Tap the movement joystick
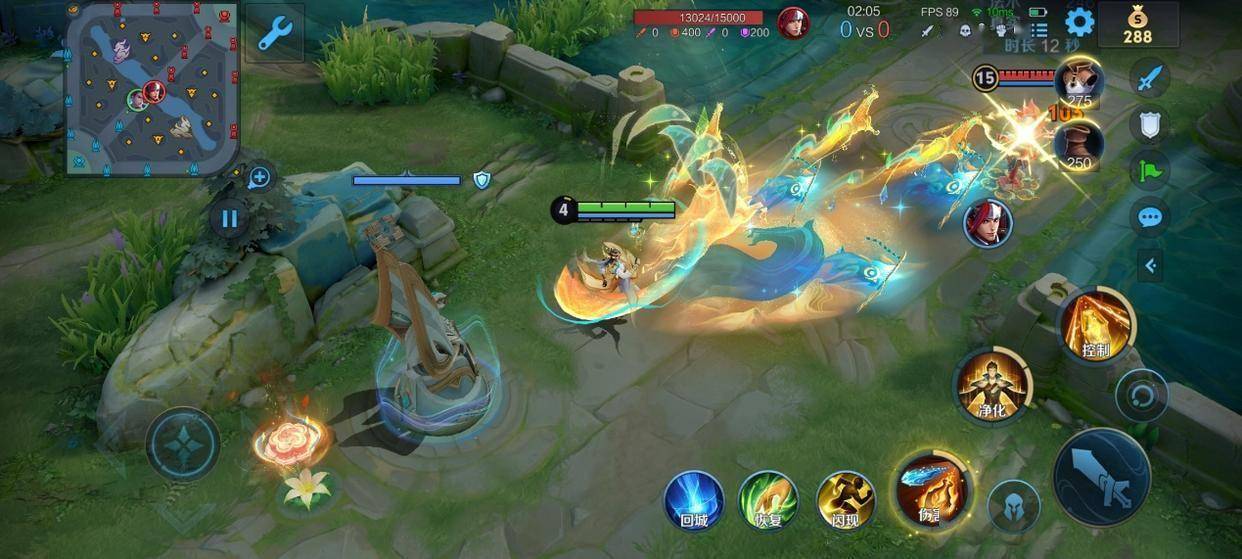Image resolution: width=1242 pixels, height=559 pixels. 183,445
